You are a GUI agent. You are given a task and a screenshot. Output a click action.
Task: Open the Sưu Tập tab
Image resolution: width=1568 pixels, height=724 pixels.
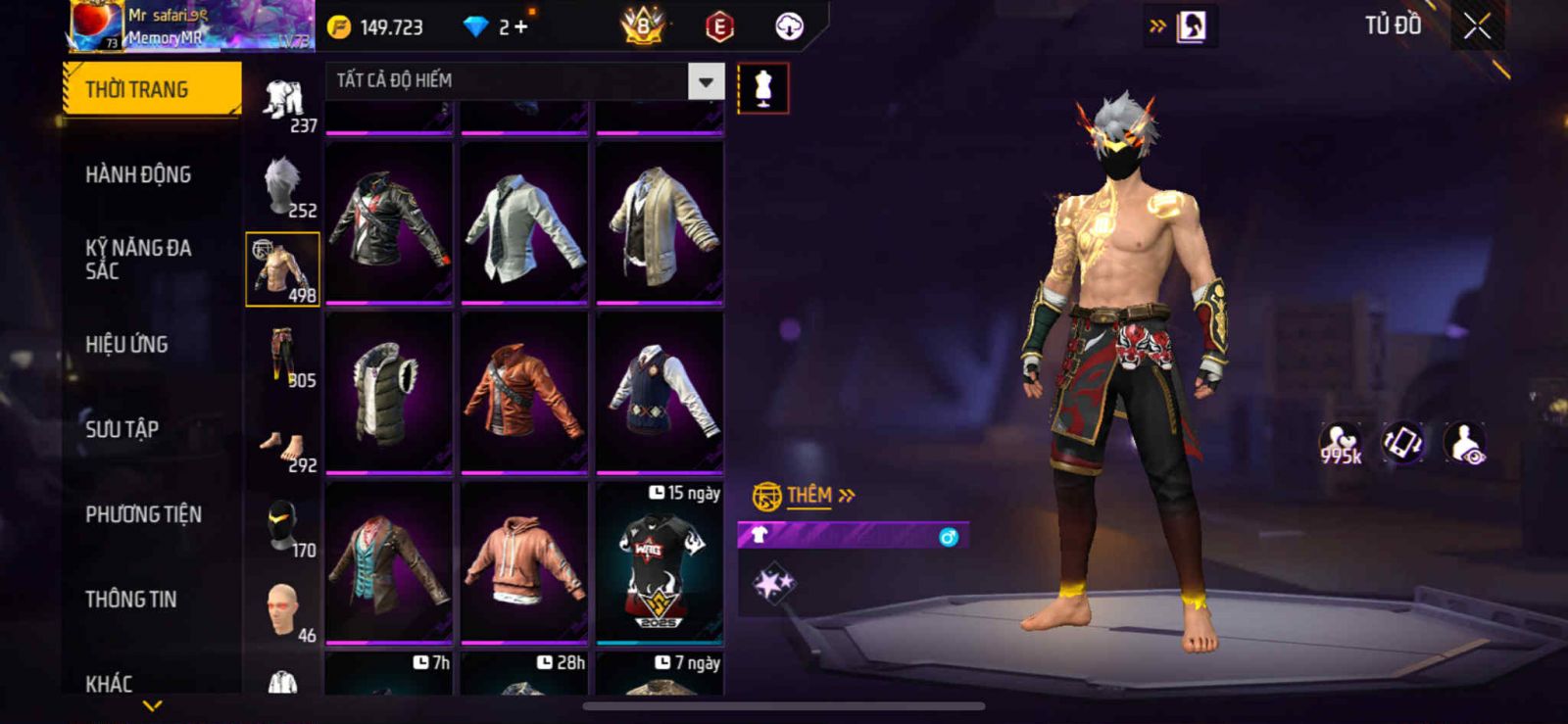[122, 429]
